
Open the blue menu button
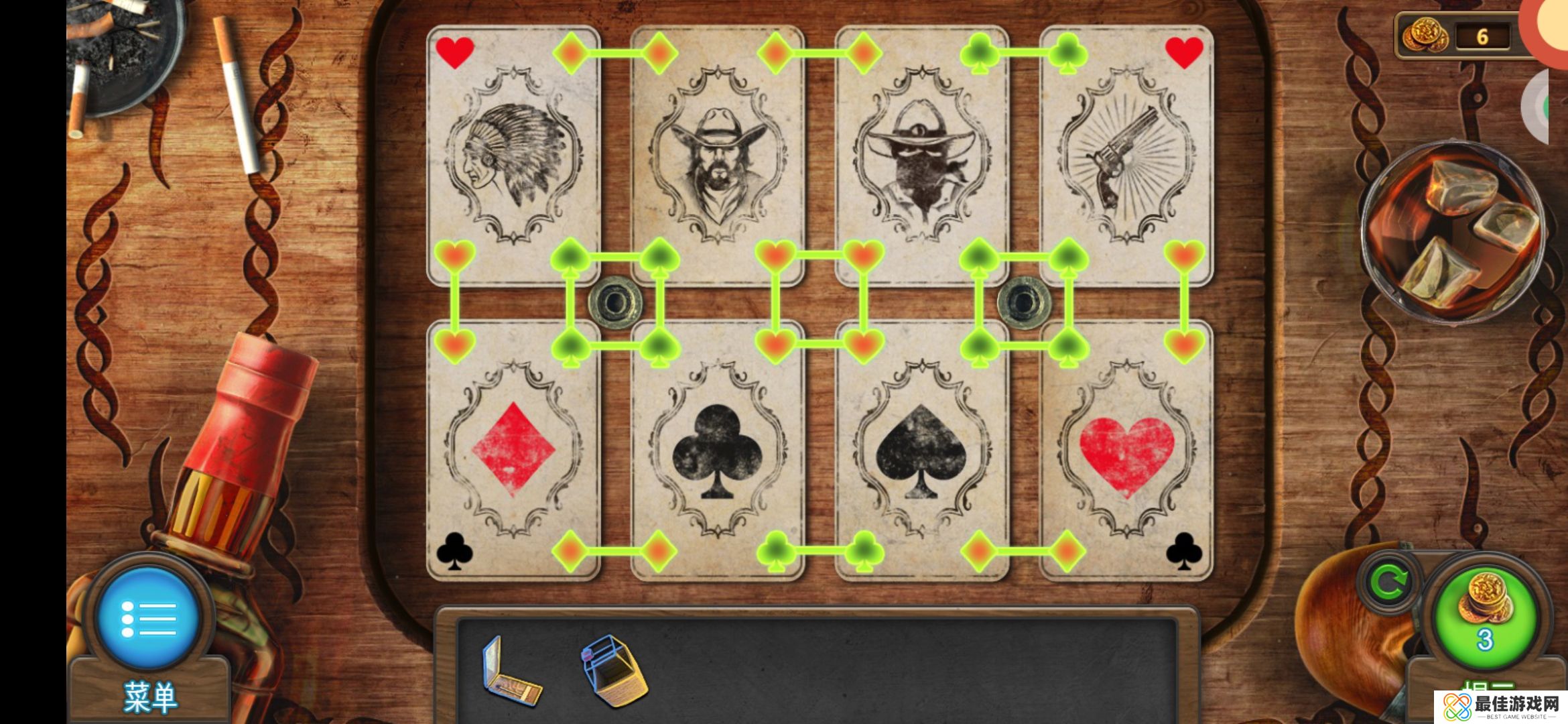click(149, 617)
